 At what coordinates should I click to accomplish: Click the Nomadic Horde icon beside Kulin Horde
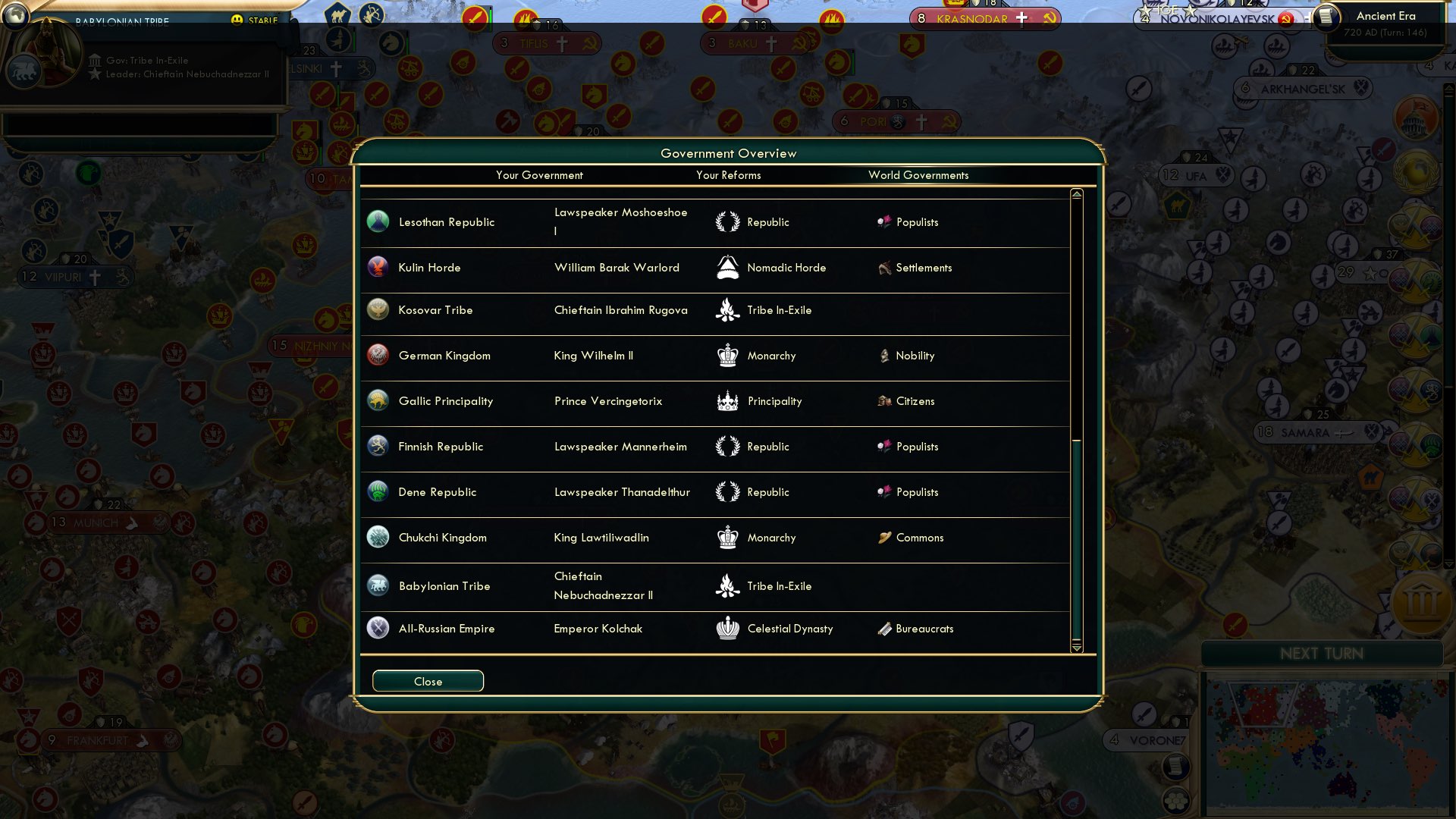[727, 267]
